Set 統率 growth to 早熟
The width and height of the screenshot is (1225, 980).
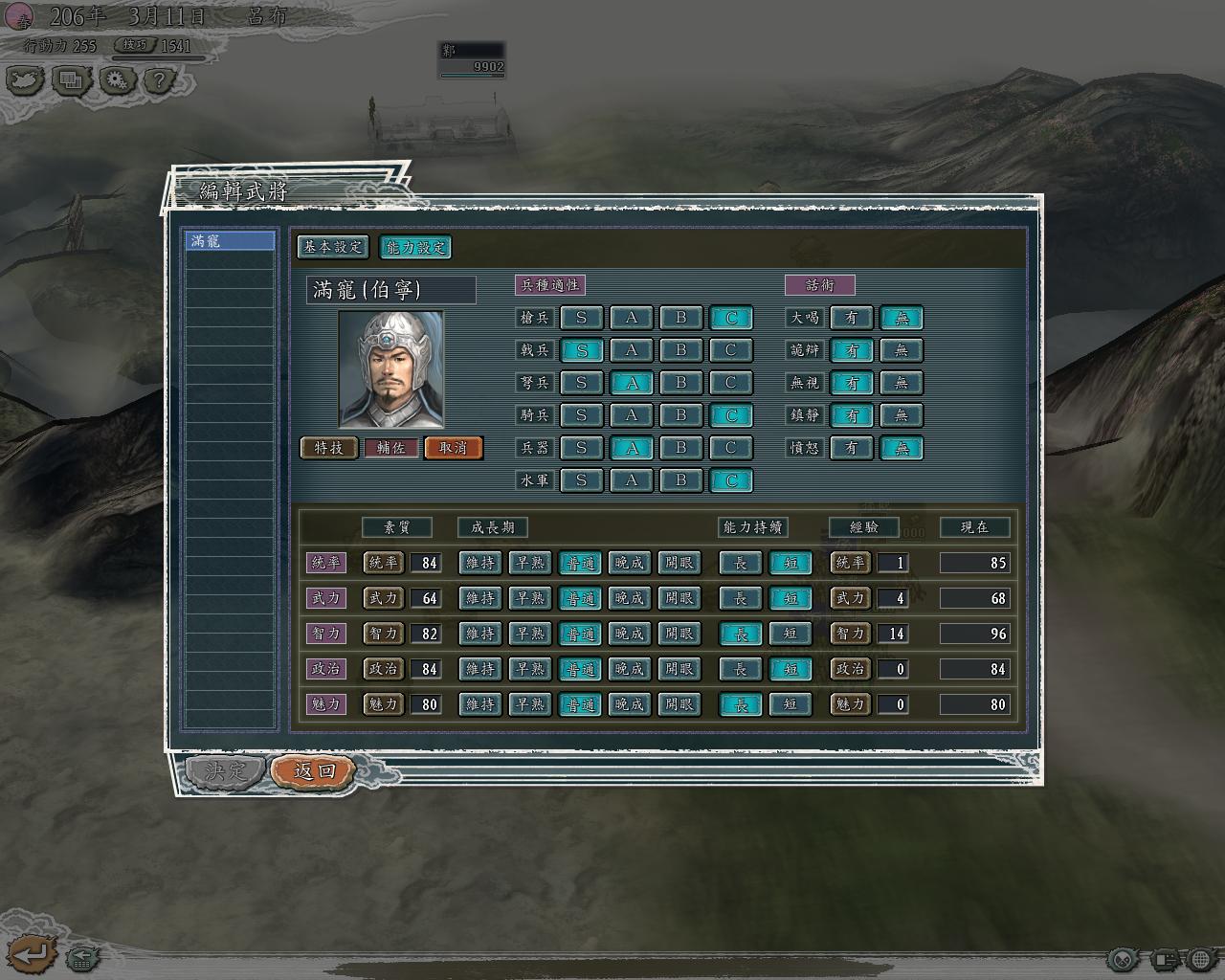530,563
